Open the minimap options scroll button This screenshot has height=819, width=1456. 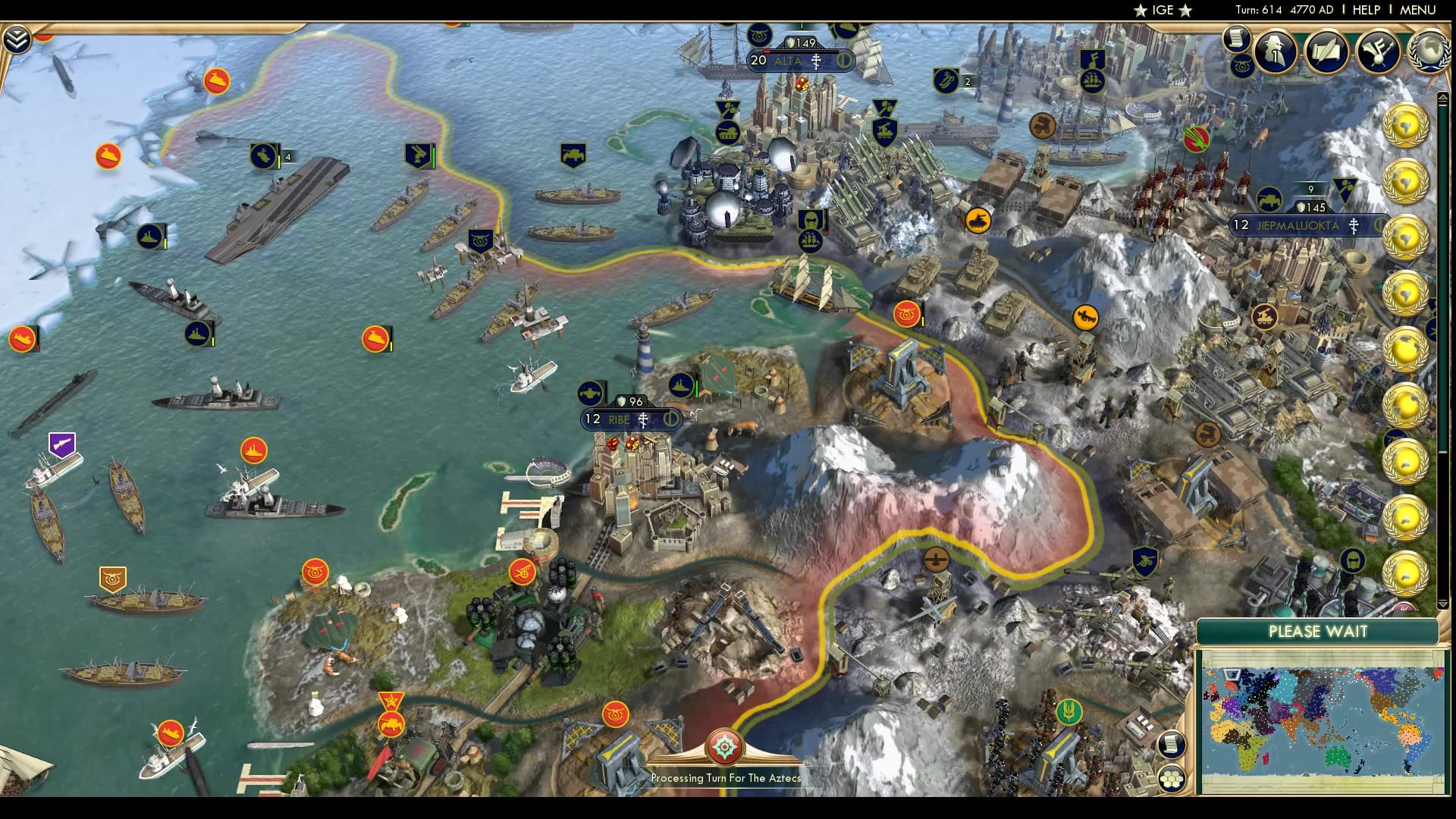1172,744
